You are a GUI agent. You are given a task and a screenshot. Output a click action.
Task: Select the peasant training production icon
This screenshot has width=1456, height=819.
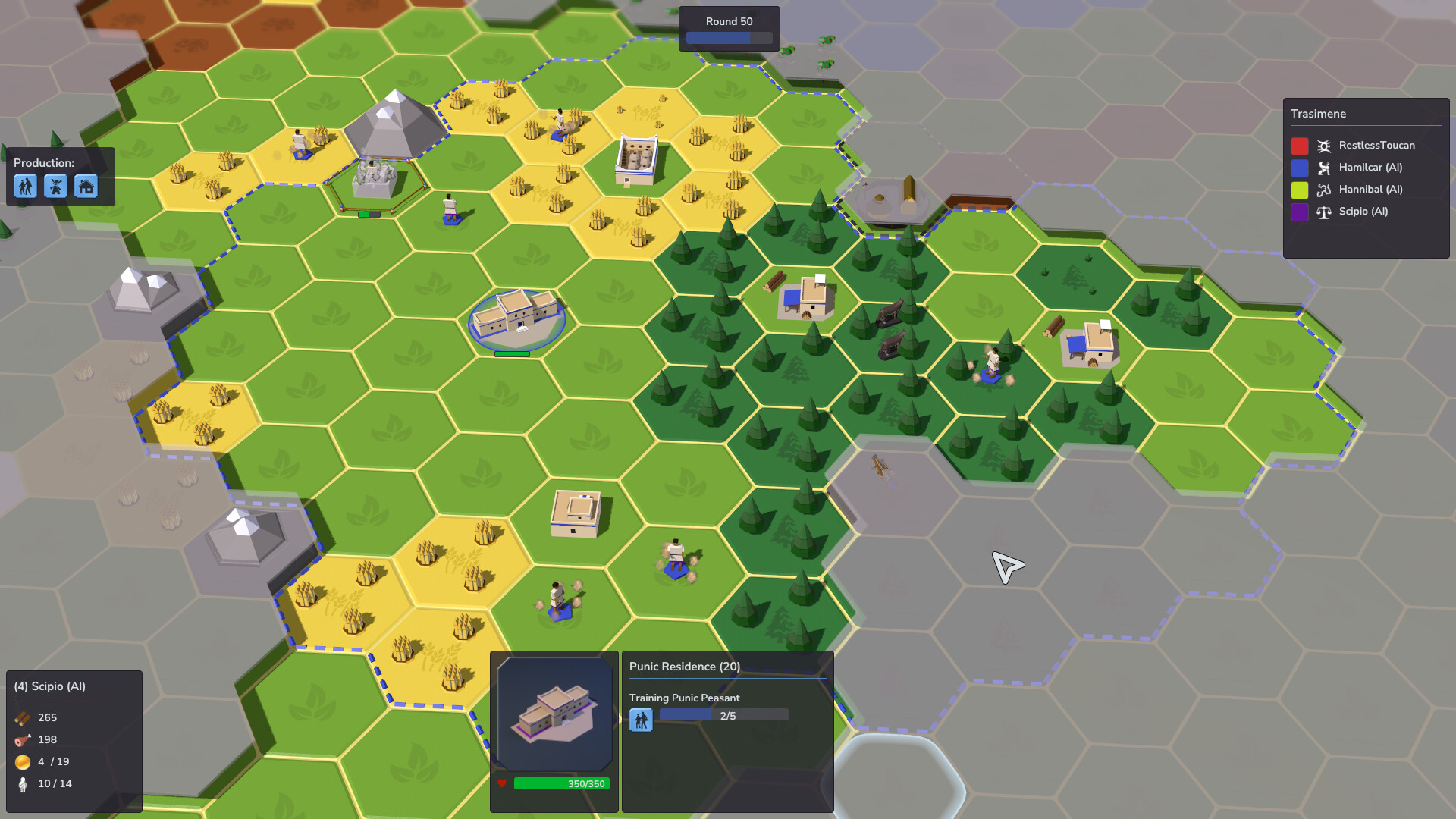tap(26, 186)
